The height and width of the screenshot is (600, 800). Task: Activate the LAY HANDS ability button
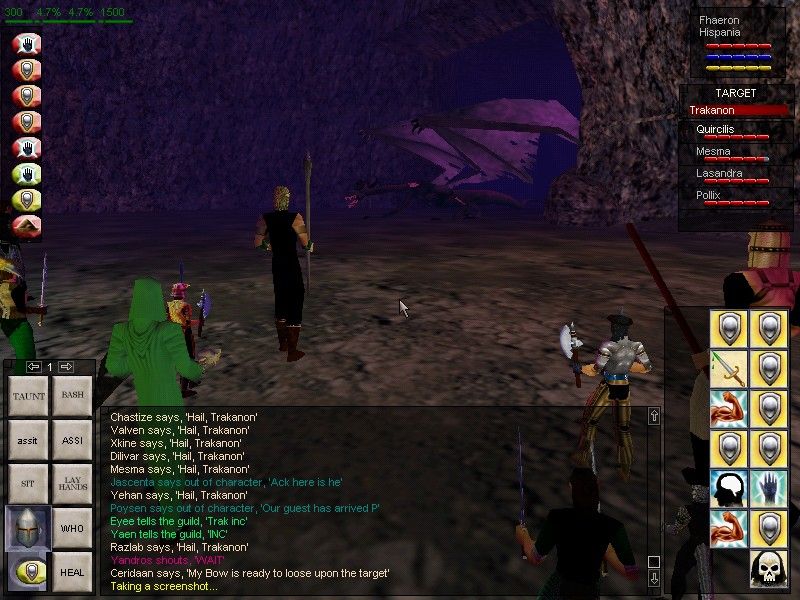pyautogui.click(x=72, y=484)
